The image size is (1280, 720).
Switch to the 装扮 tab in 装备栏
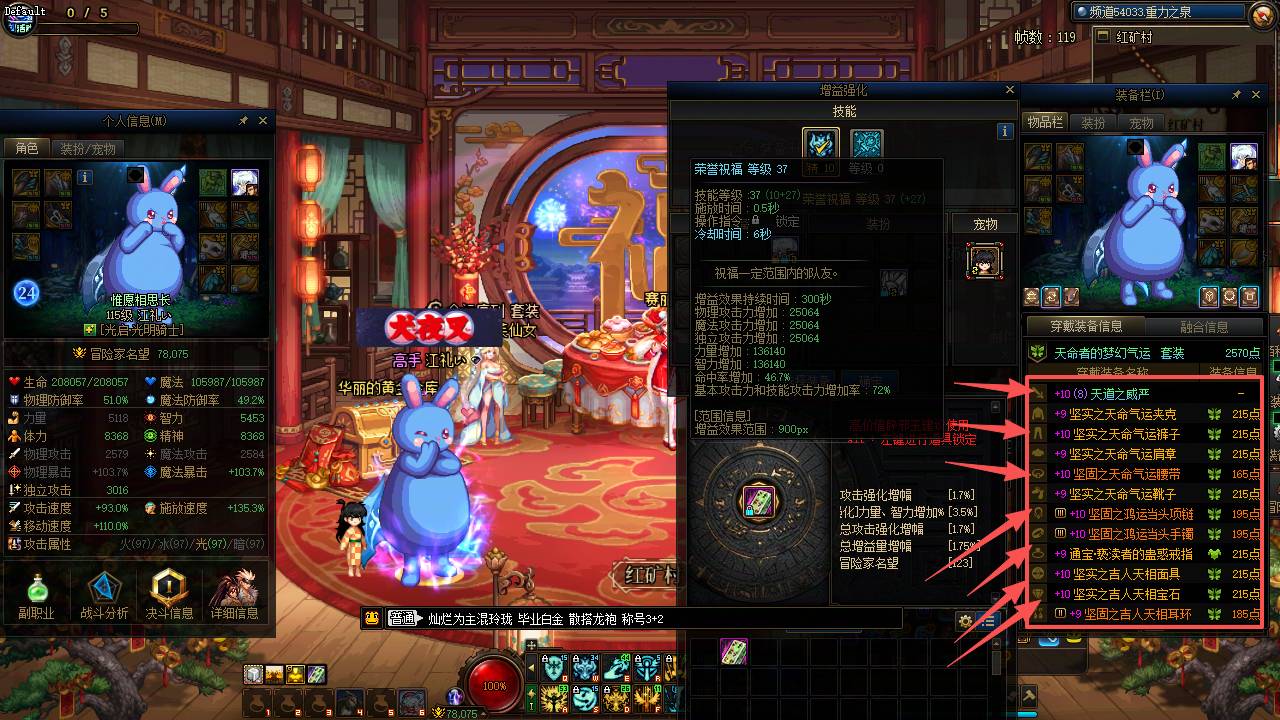coord(1091,121)
